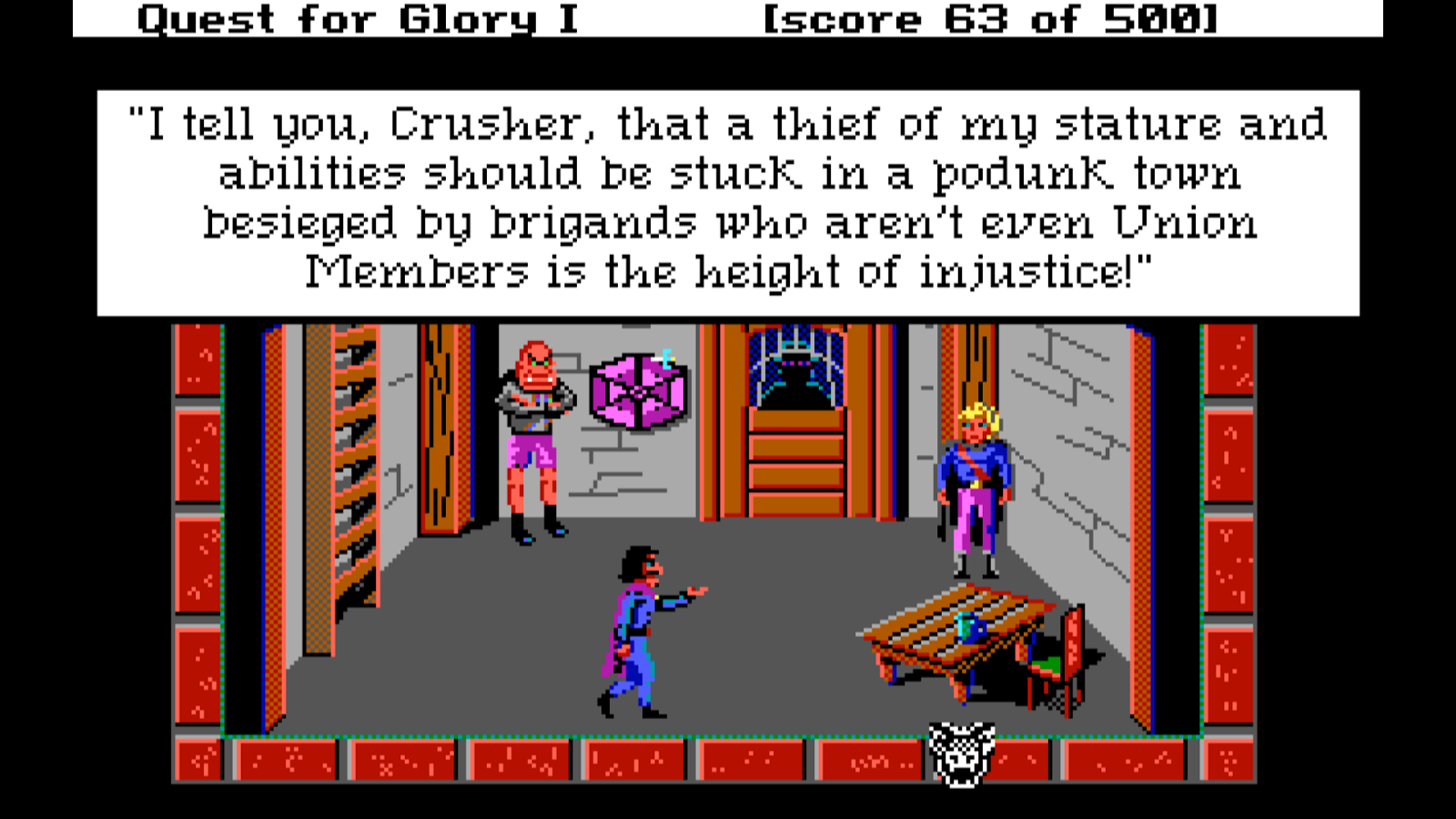Screen dimensions: 1456x819
Task: Select the caped thief character in the center
Action: click(637, 628)
